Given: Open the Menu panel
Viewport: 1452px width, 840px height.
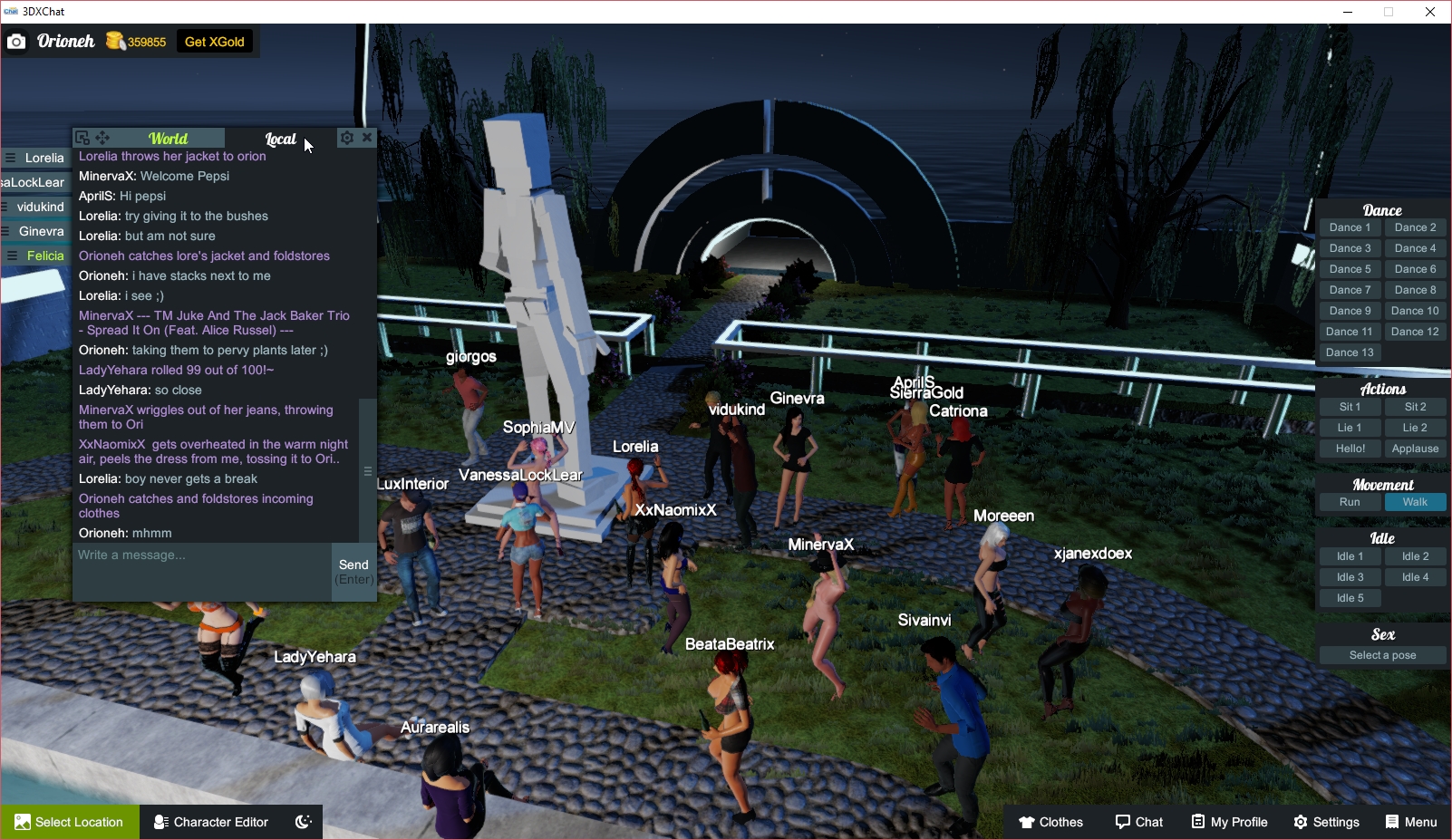Looking at the screenshot, I should [x=1411, y=822].
